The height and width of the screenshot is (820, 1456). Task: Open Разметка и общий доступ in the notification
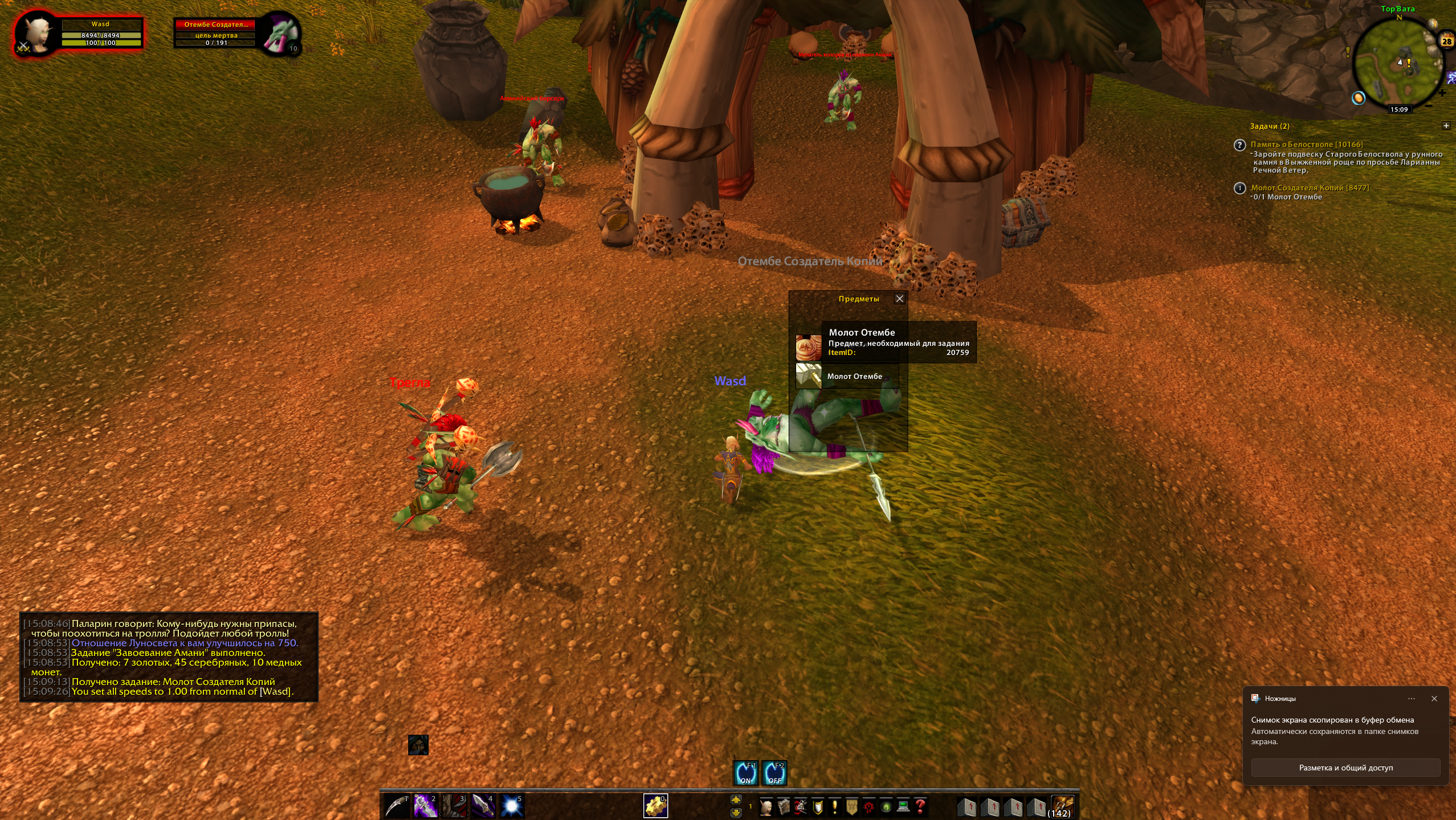(1345, 768)
